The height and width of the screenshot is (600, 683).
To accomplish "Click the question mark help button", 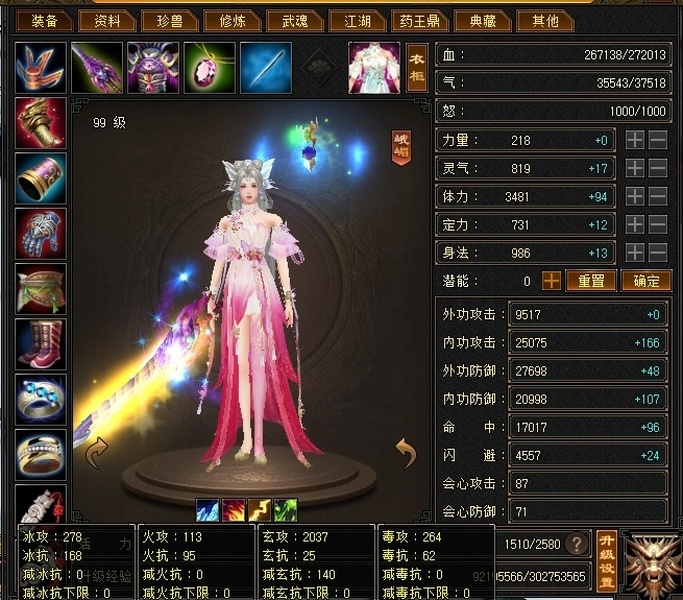I will pos(576,544).
